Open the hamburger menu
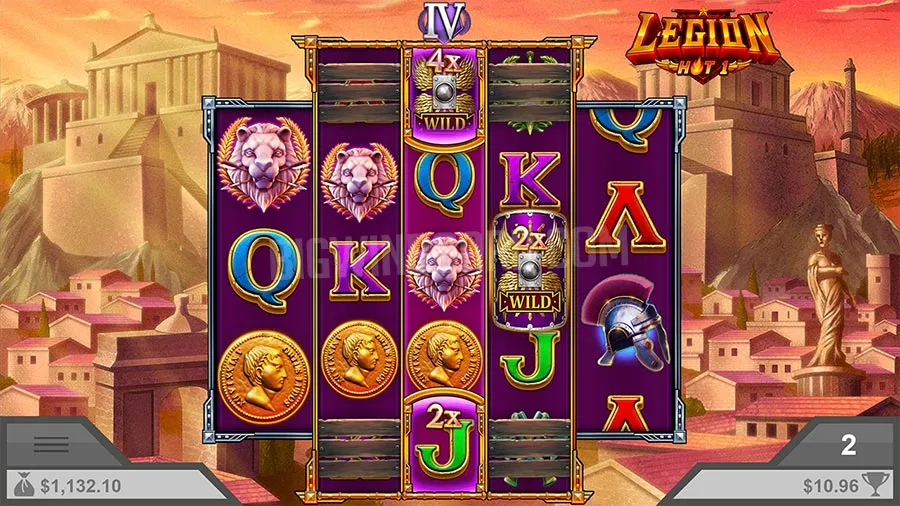Image resolution: width=900 pixels, height=506 pixels. tap(52, 444)
